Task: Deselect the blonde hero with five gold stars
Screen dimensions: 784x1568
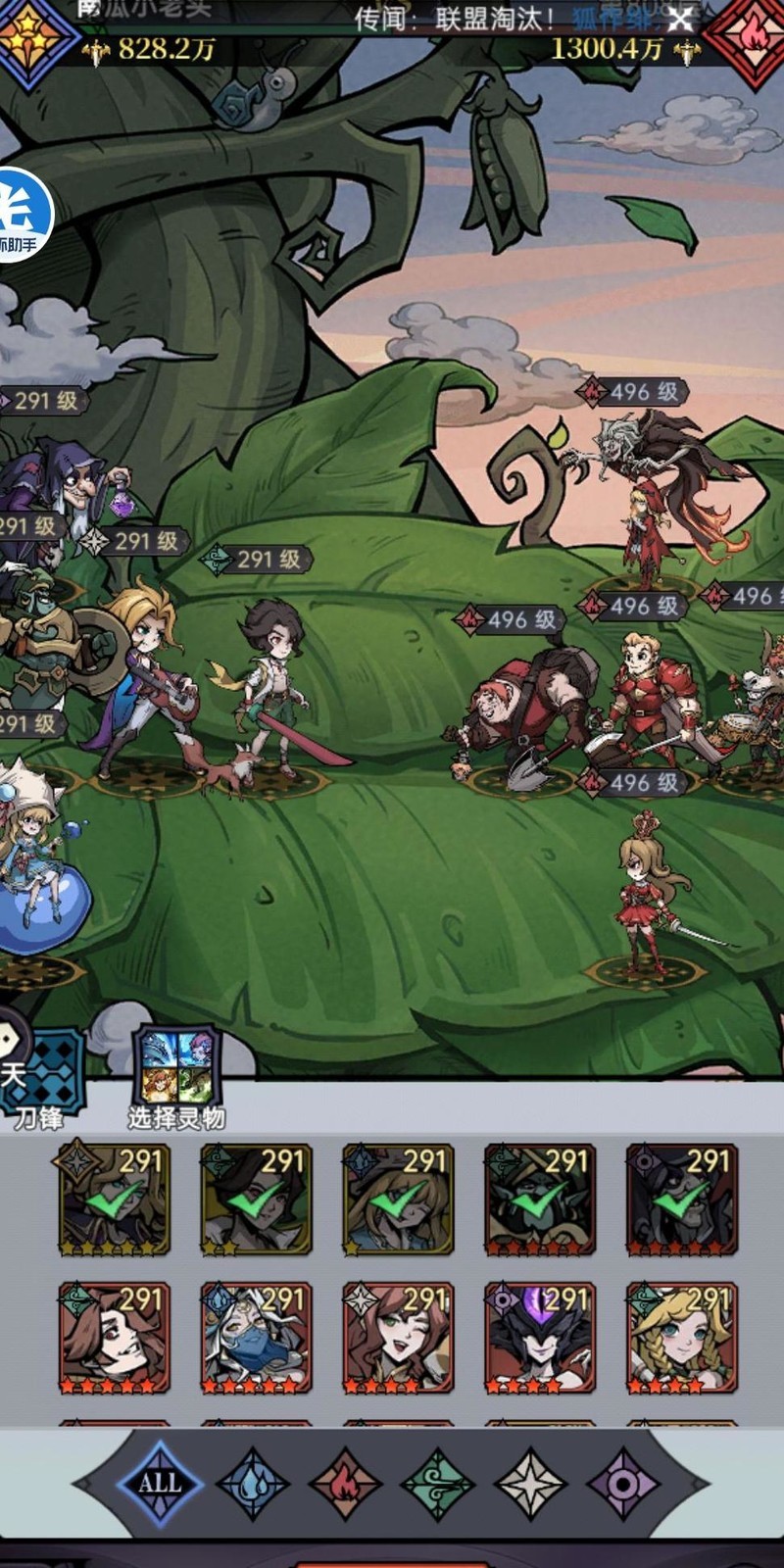Action: tap(114, 1199)
